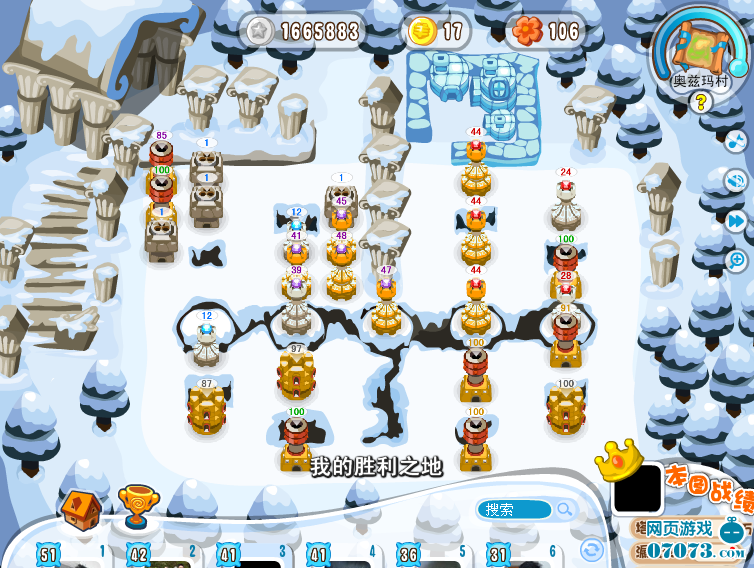This screenshot has height=568, width=754.
Task: Click the magnifier zoom-in button
Action: pyautogui.click(x=737, y=260)
